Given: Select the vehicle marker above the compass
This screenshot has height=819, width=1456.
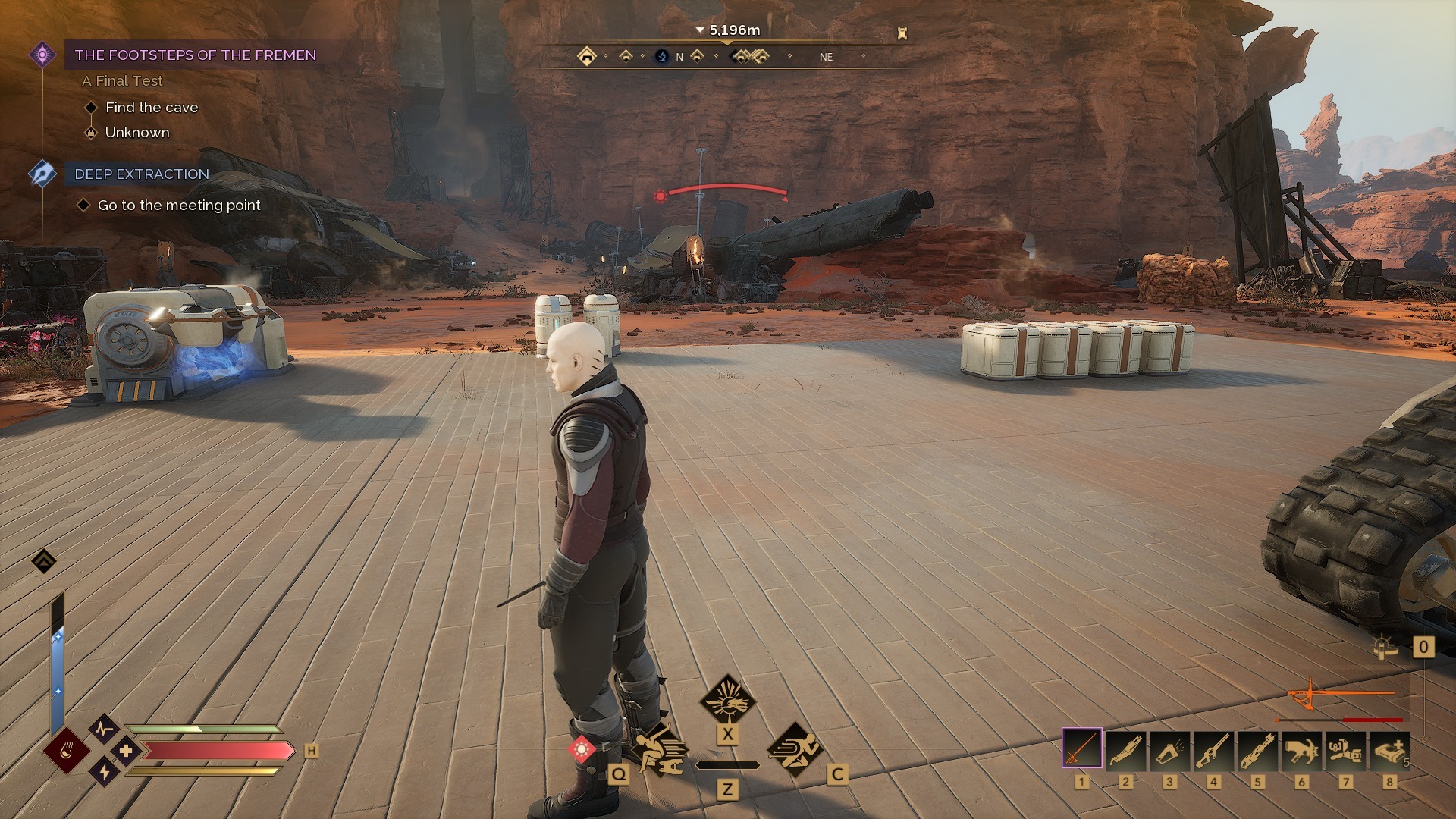Looking at the screenshot, I should [902, 33].
